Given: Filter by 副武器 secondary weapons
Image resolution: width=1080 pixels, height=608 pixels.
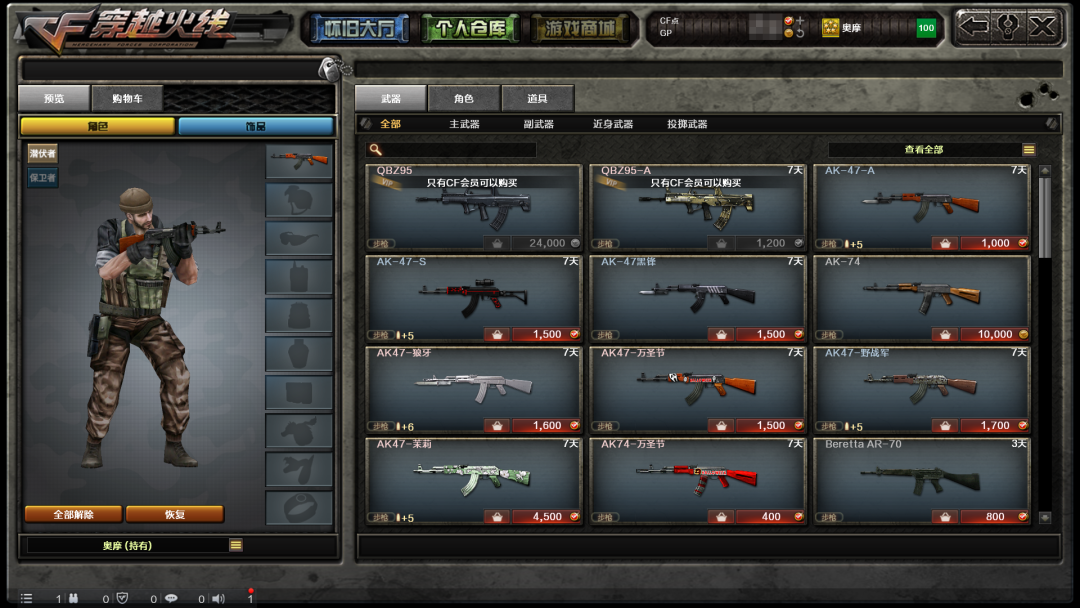Looking at the screenshot, I should coord(538,124).
